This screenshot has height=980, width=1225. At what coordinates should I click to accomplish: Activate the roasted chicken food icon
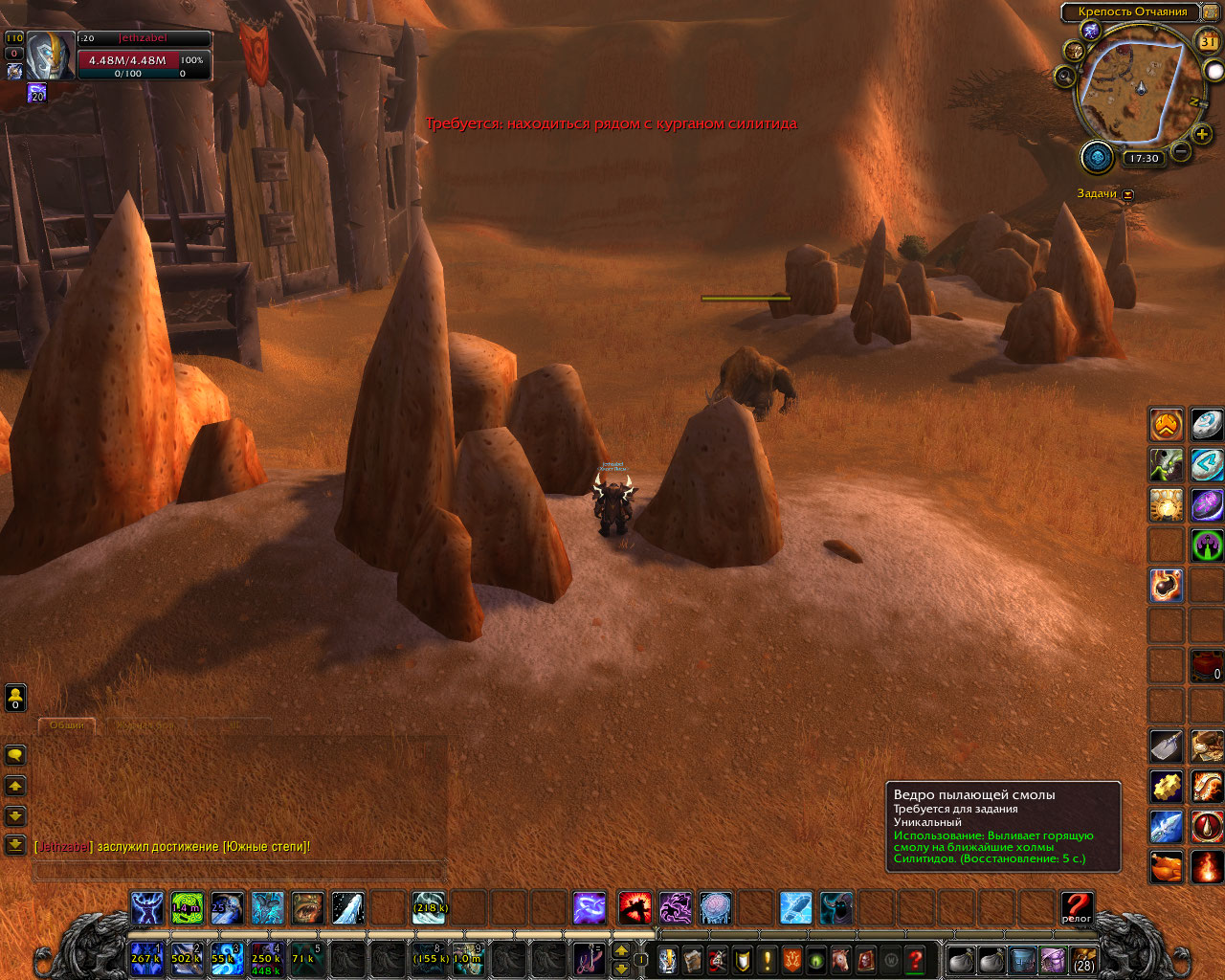1166,867
